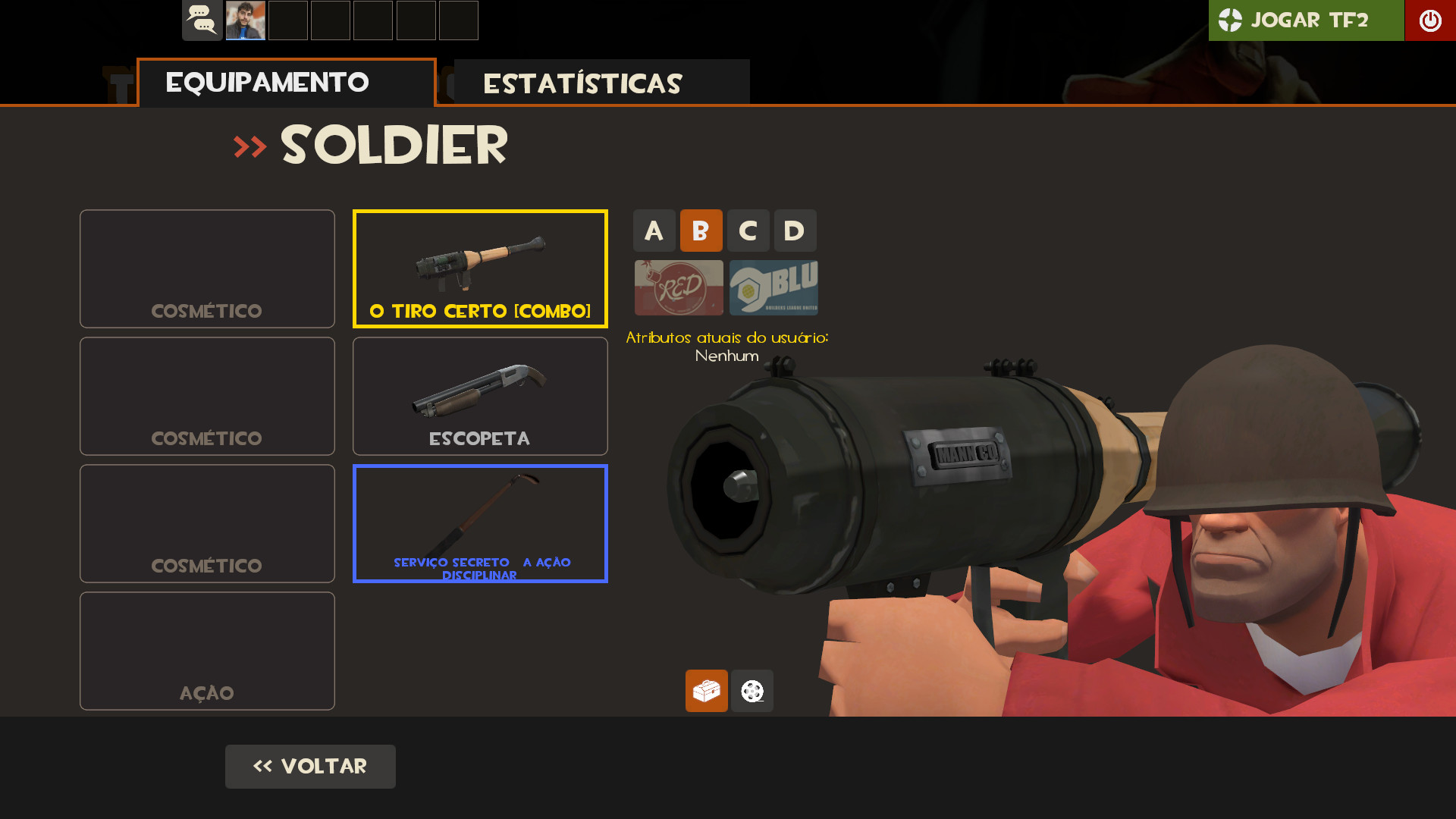Select loadout preset B
Image resolution: width=1456 pixels, height=819 pixels.
point(701,231)
